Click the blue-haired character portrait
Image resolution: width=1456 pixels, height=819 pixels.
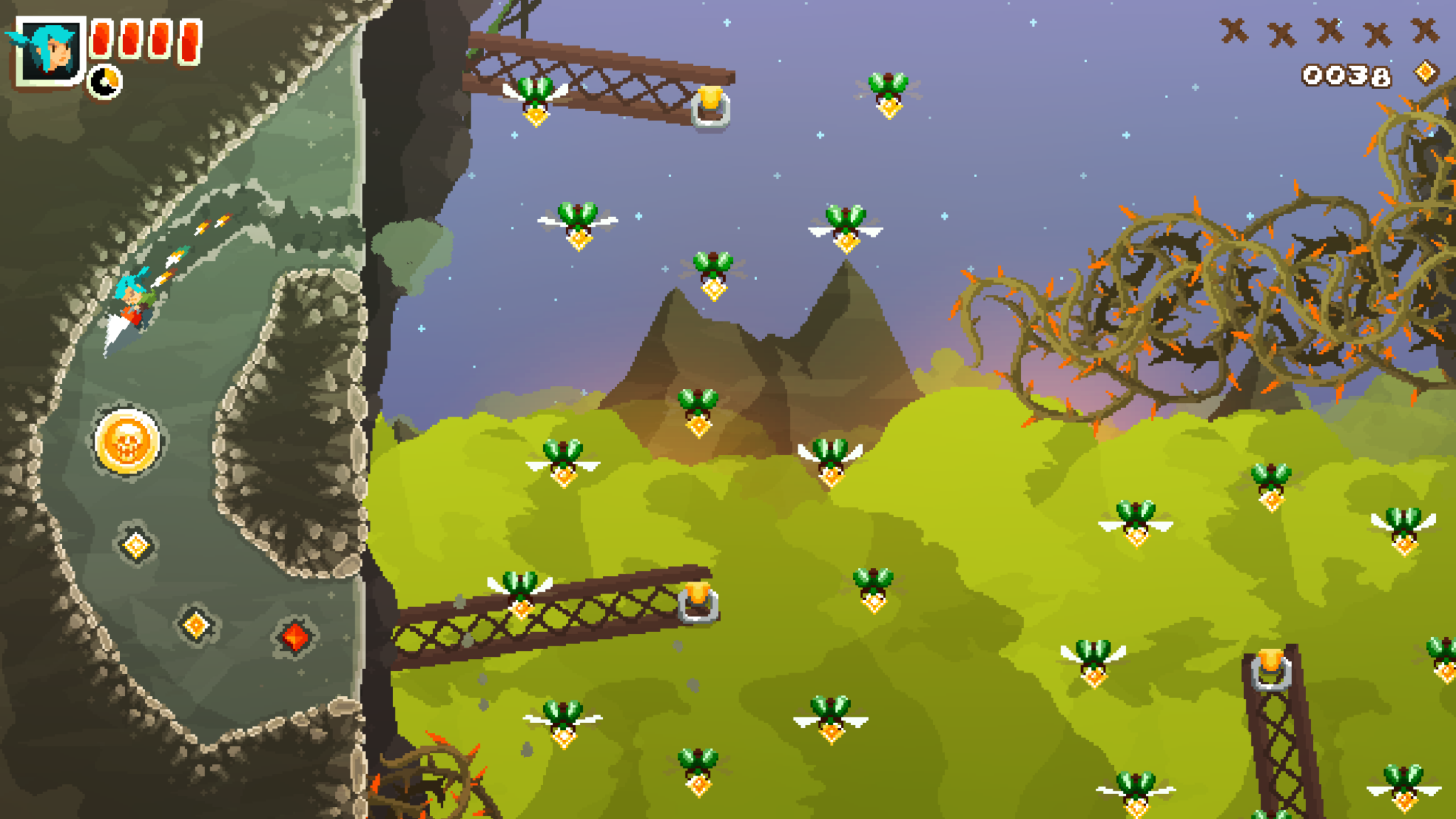tap(50, 50)
